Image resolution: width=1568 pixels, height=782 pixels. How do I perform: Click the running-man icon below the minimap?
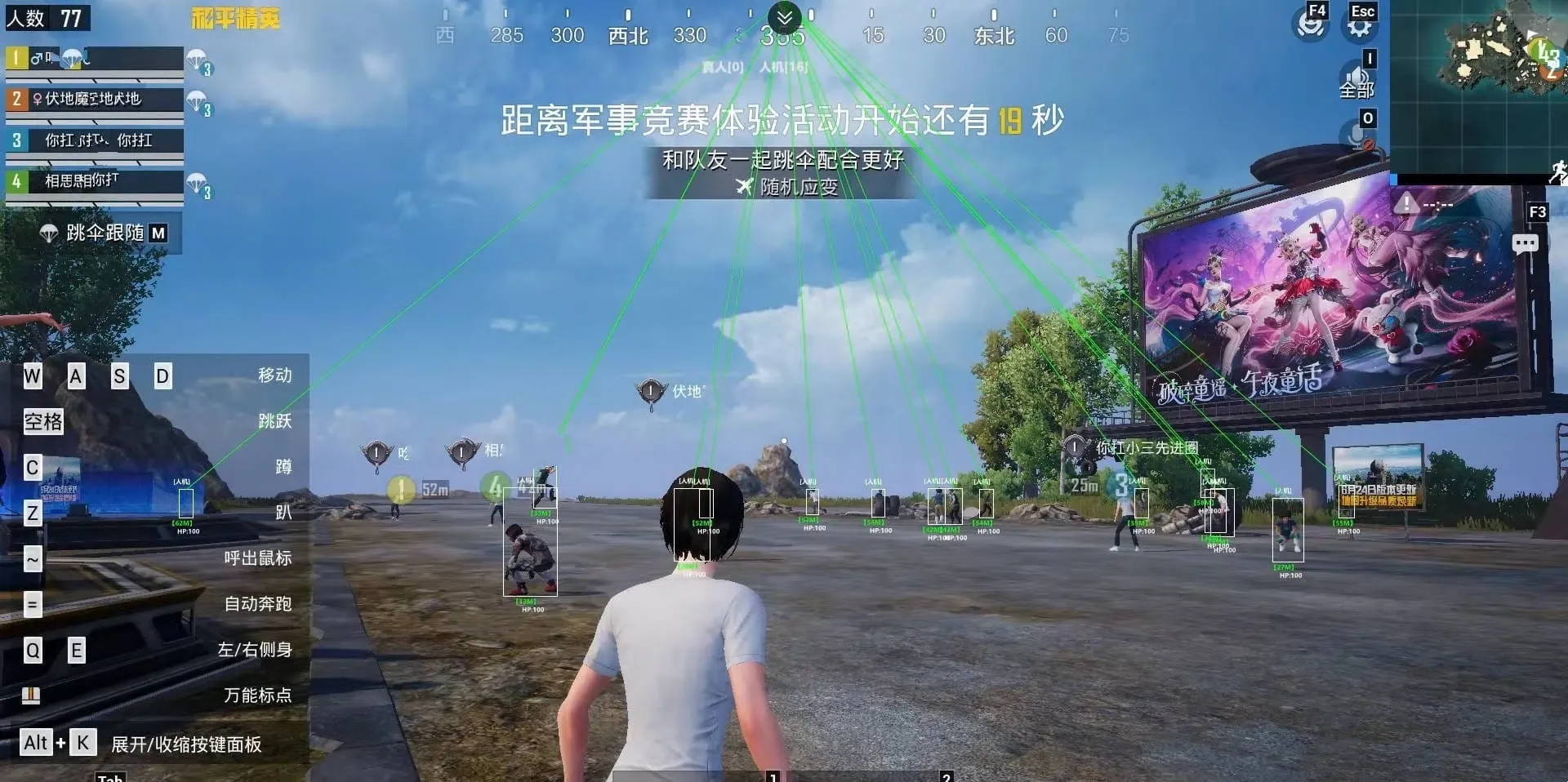[1558, 171]
